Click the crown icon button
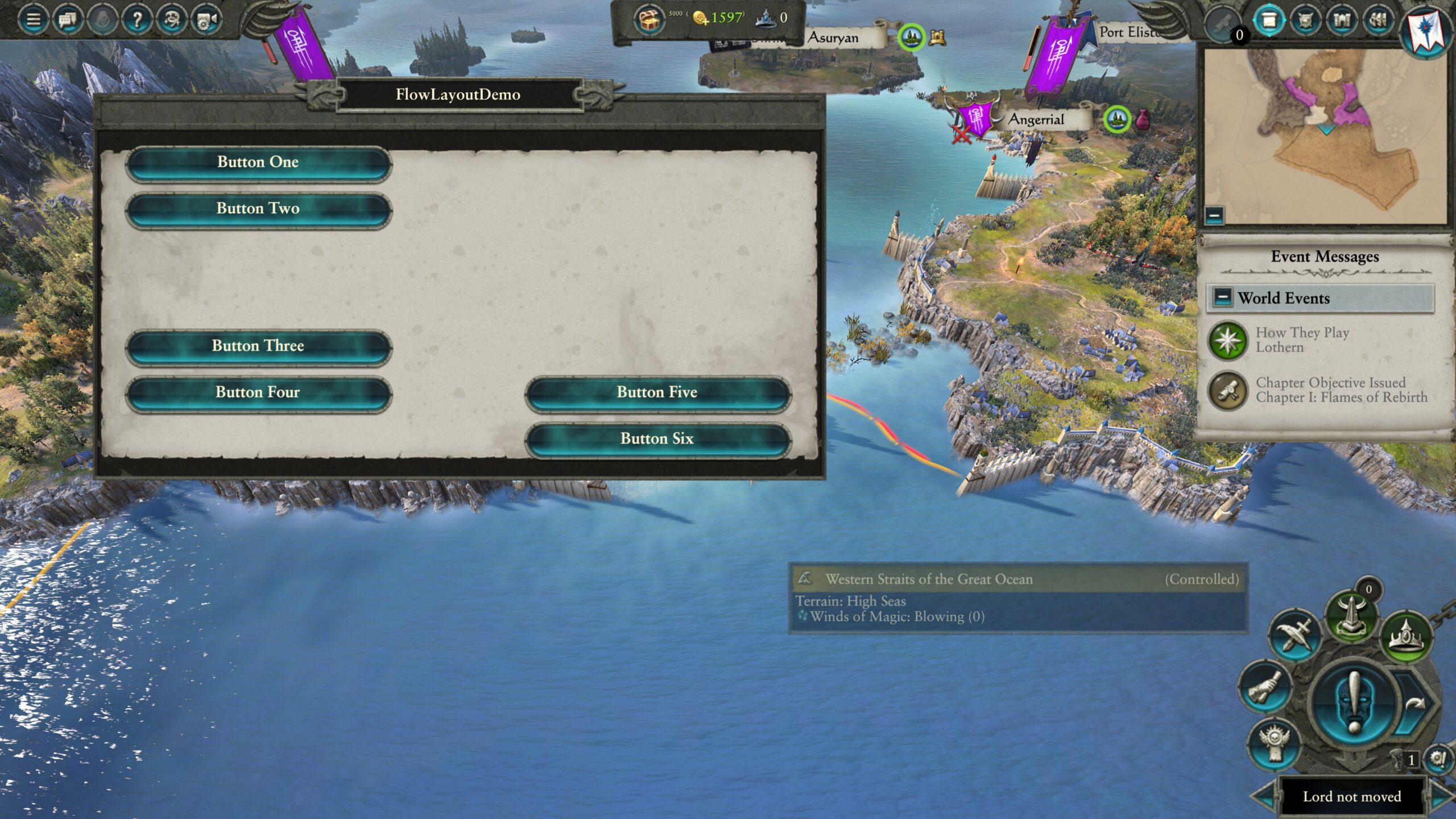The image size is (1456, 819). [x=1405, y=636]
